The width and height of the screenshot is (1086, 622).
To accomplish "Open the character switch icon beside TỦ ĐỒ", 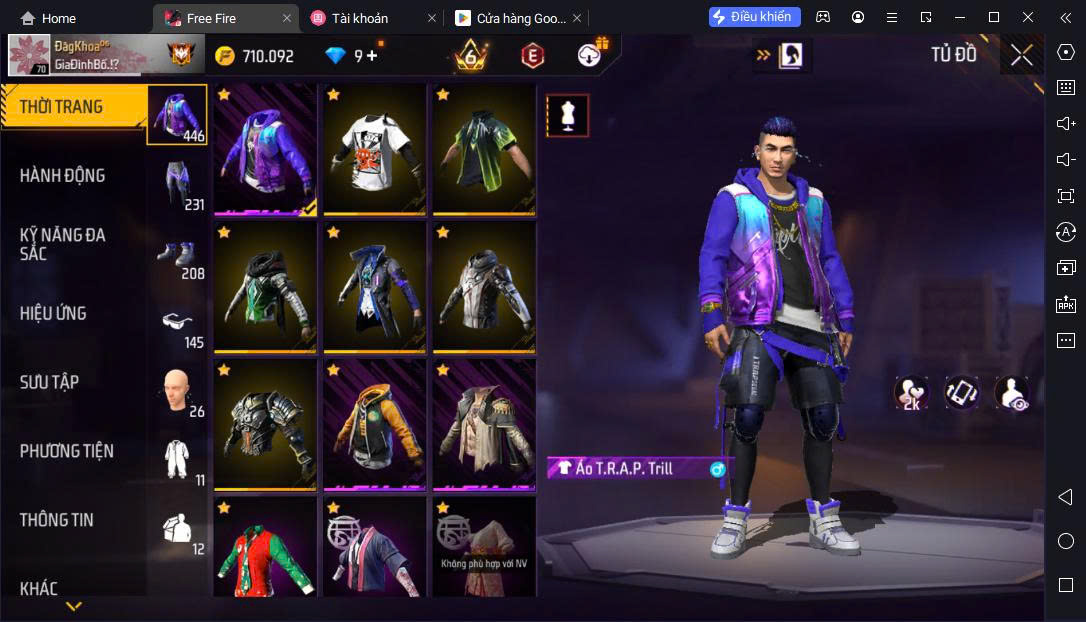I will (x=790, y=55).
